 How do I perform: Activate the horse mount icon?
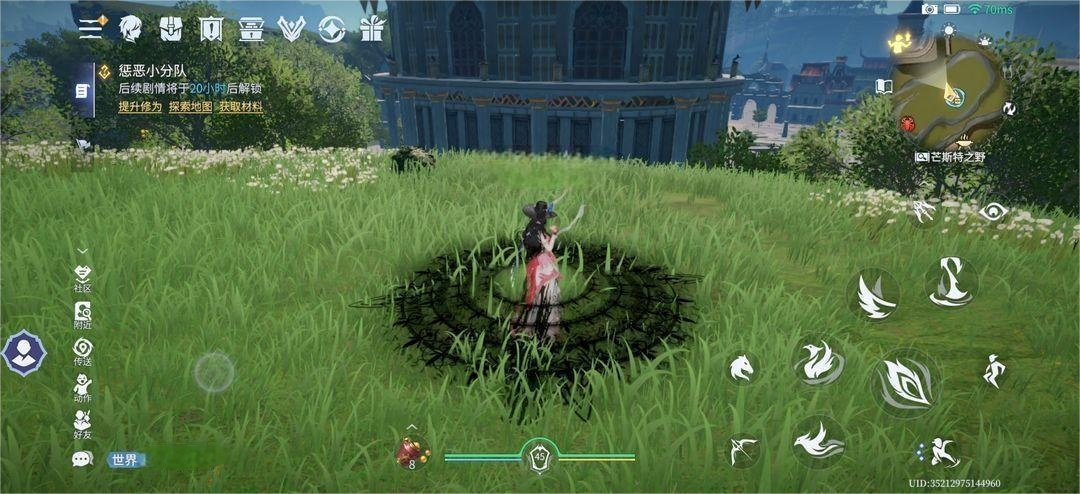(x=741, y=368)
